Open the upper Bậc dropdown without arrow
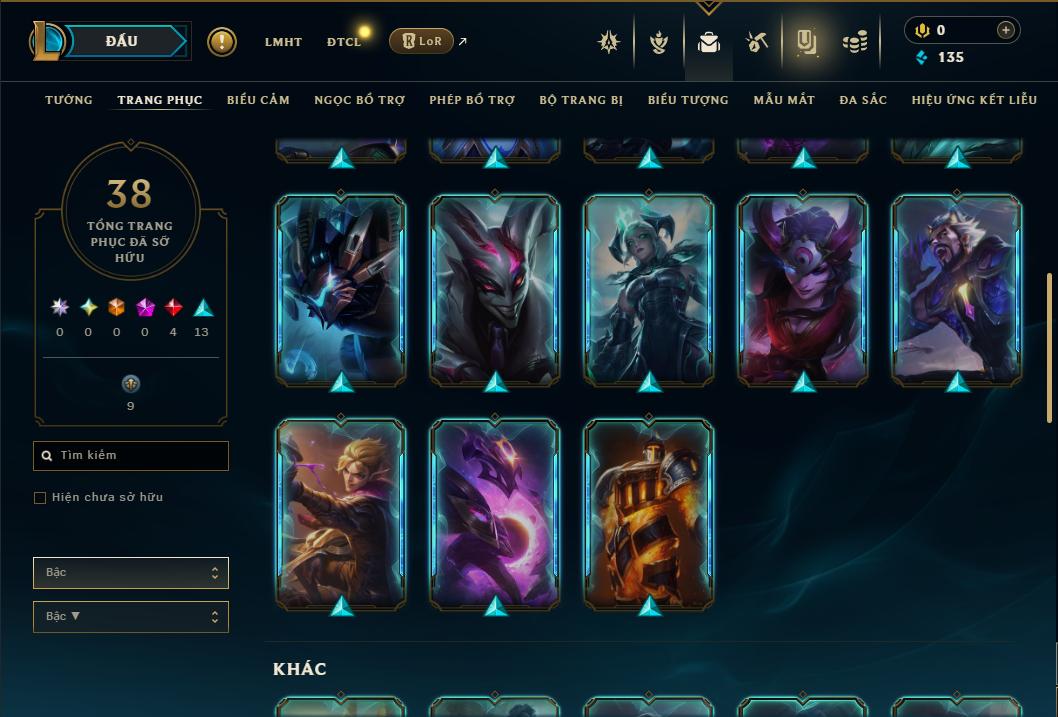1058x717 pixels. (x=131, y=573)
